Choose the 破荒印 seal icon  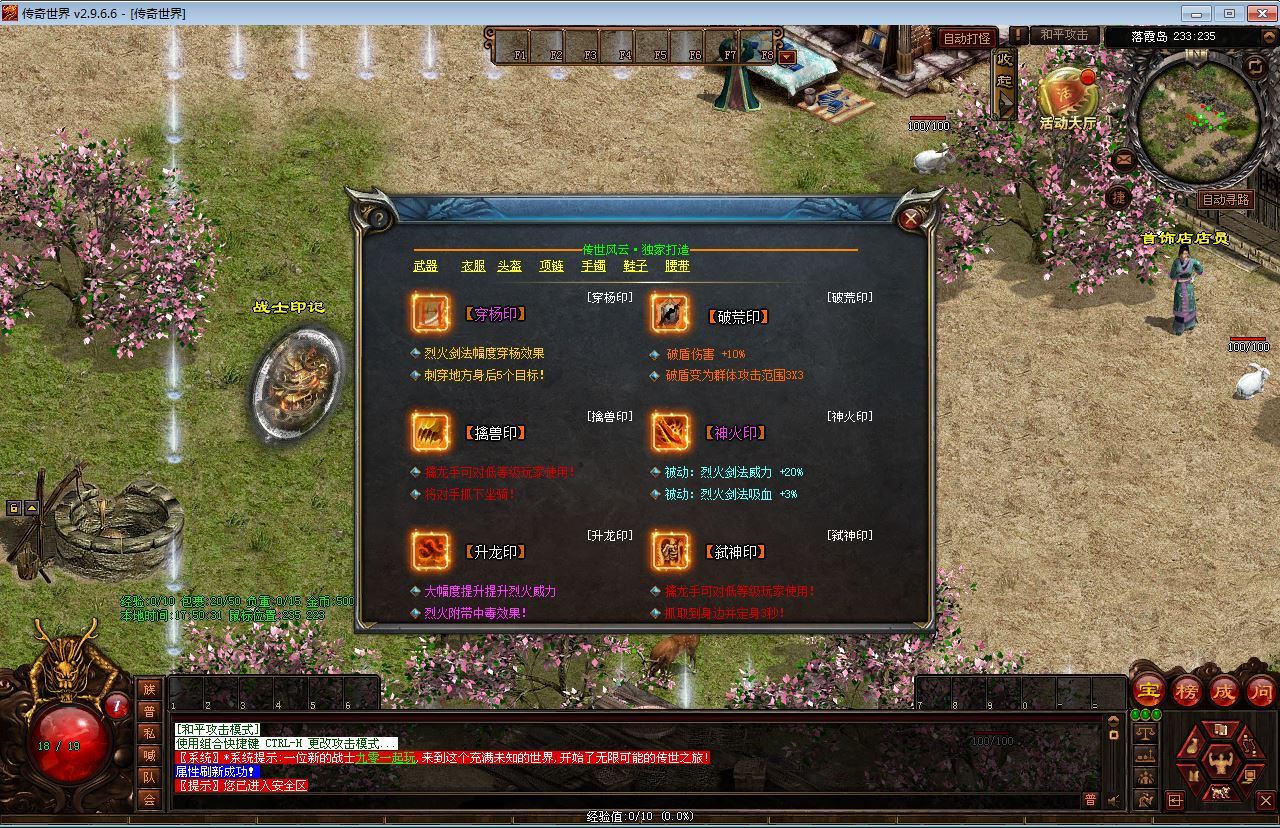click(670, 314)
